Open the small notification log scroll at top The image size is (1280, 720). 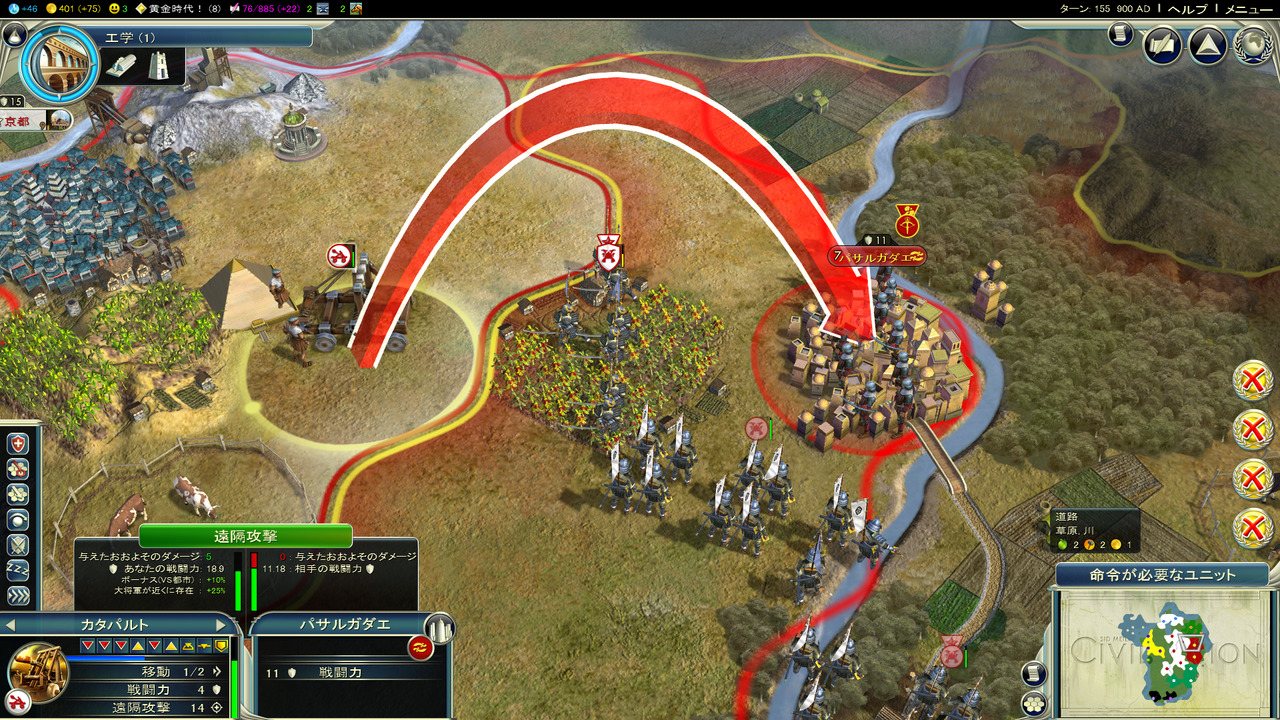tap(1120, 34)
